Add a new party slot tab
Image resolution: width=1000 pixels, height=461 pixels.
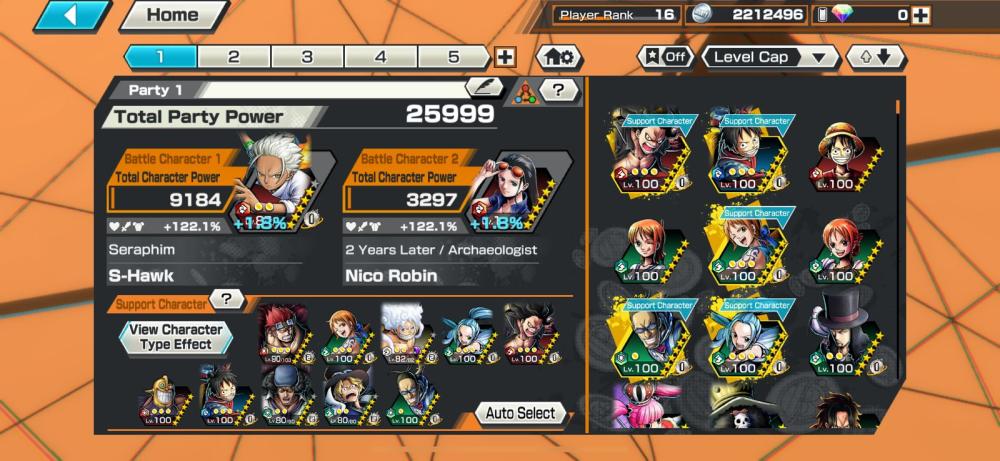point(505,57)
